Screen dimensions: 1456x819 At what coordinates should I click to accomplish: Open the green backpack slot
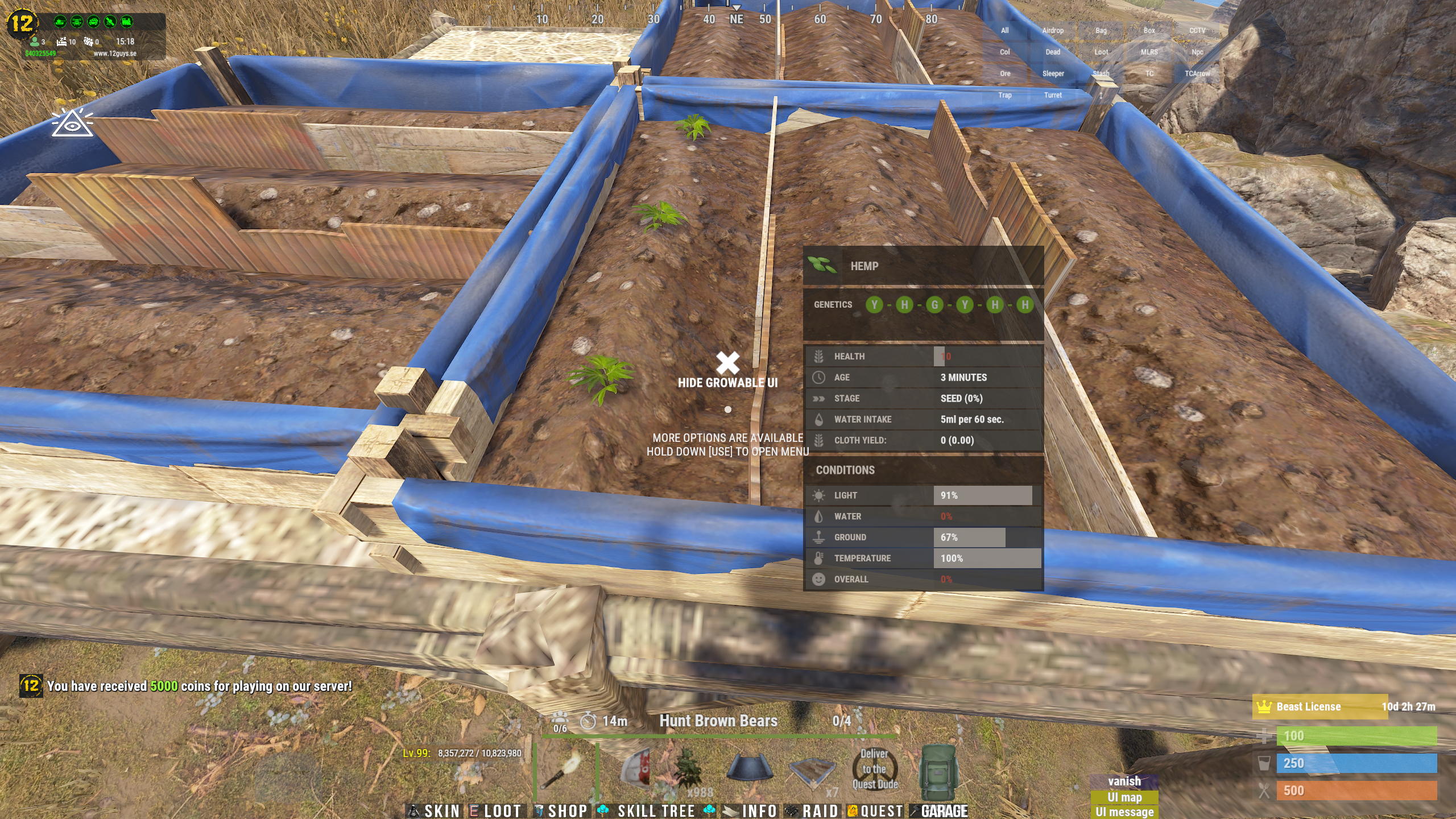pos(938,771)
